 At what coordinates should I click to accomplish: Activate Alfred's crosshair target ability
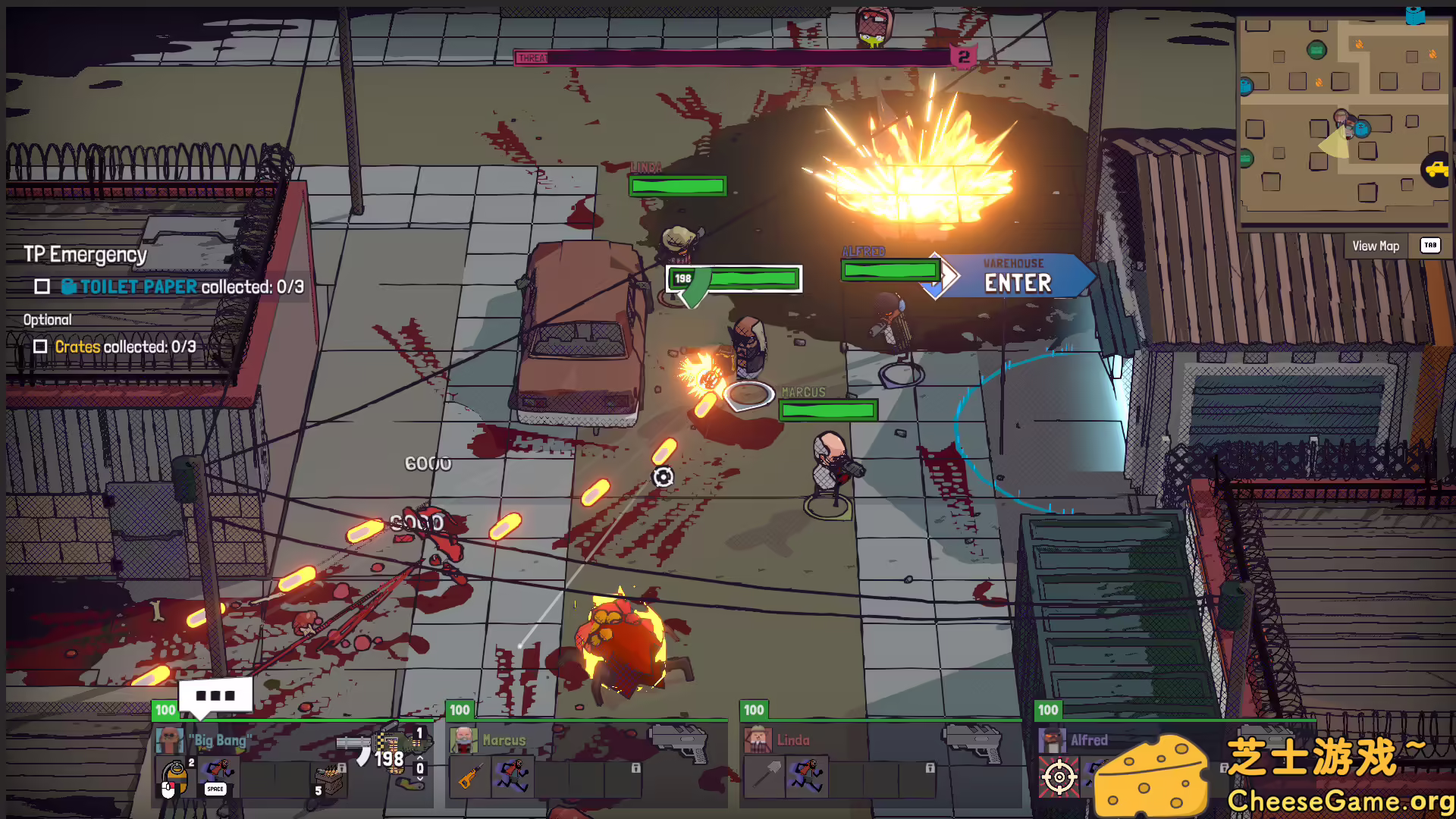[x=1059, y=777]
